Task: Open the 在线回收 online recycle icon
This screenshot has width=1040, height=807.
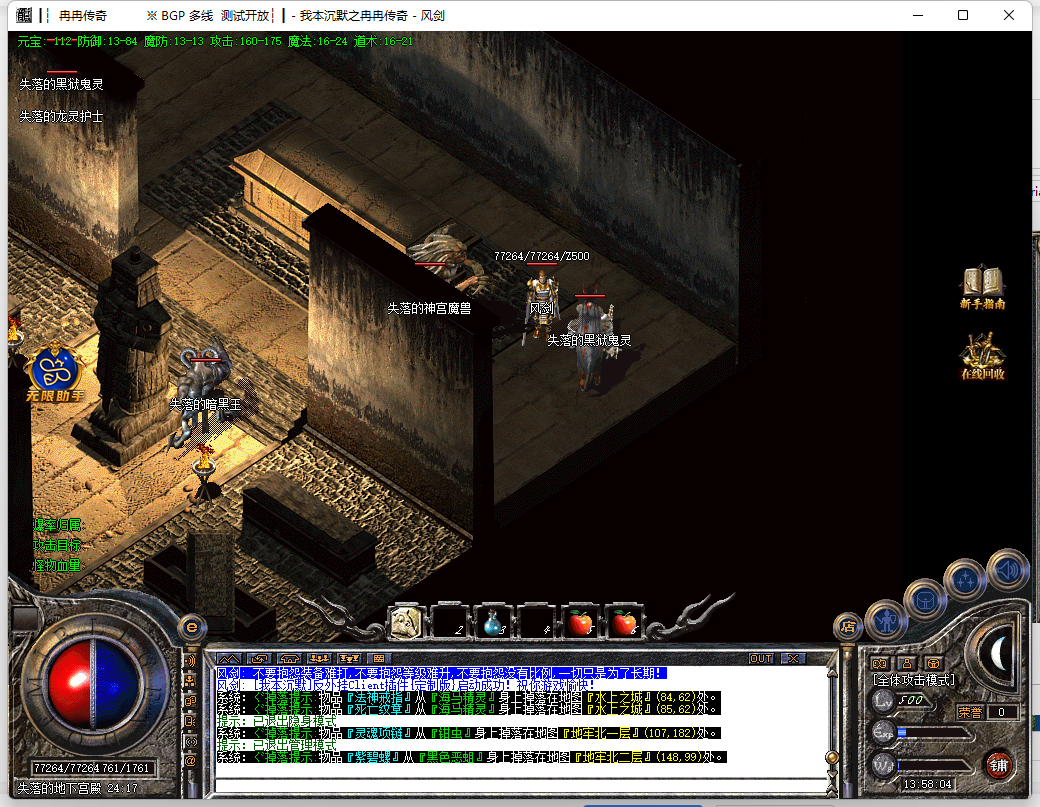Action: (x=982, y=357)
